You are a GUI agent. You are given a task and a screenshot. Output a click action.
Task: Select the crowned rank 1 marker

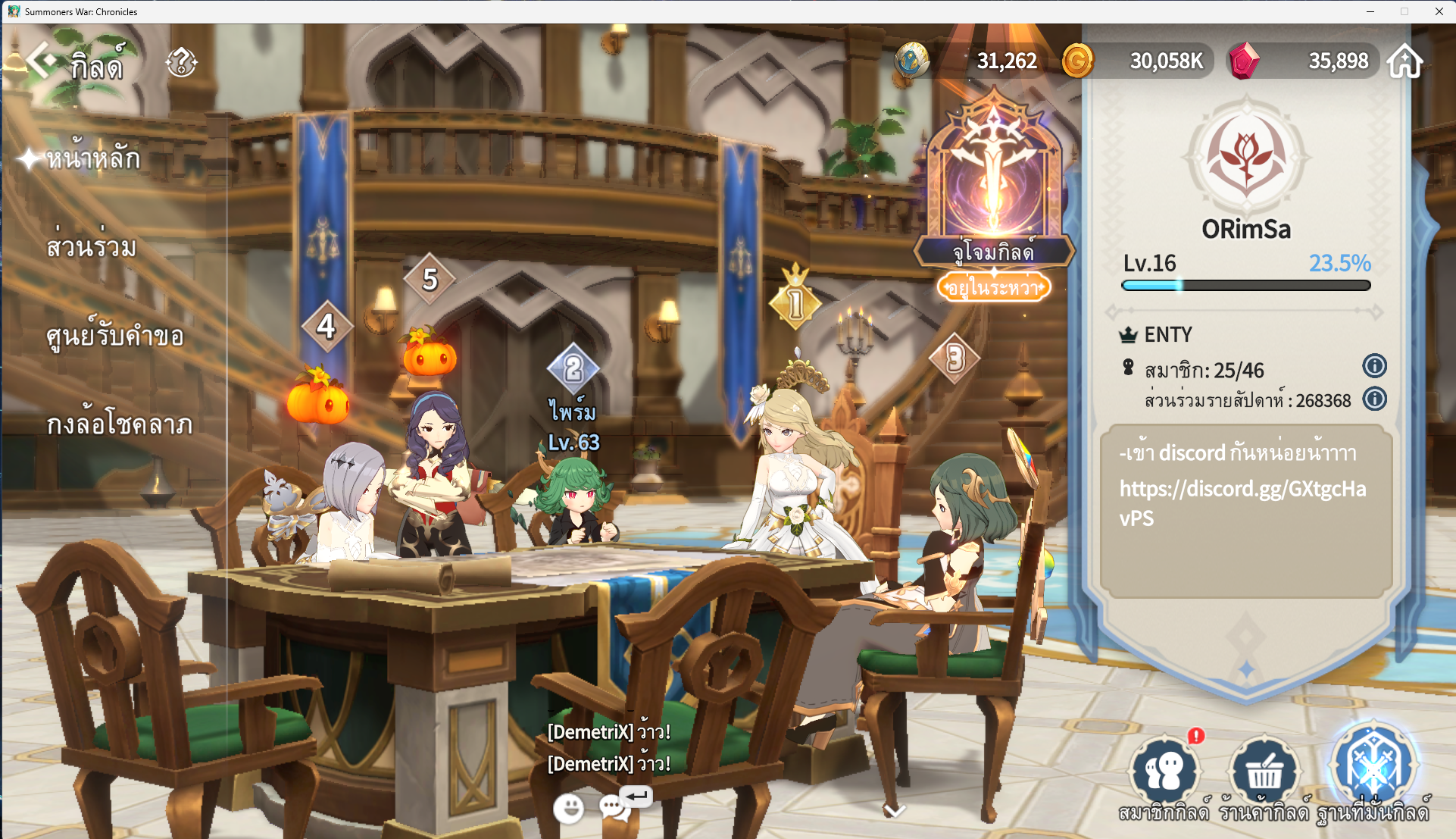click(x=795, y=303)
